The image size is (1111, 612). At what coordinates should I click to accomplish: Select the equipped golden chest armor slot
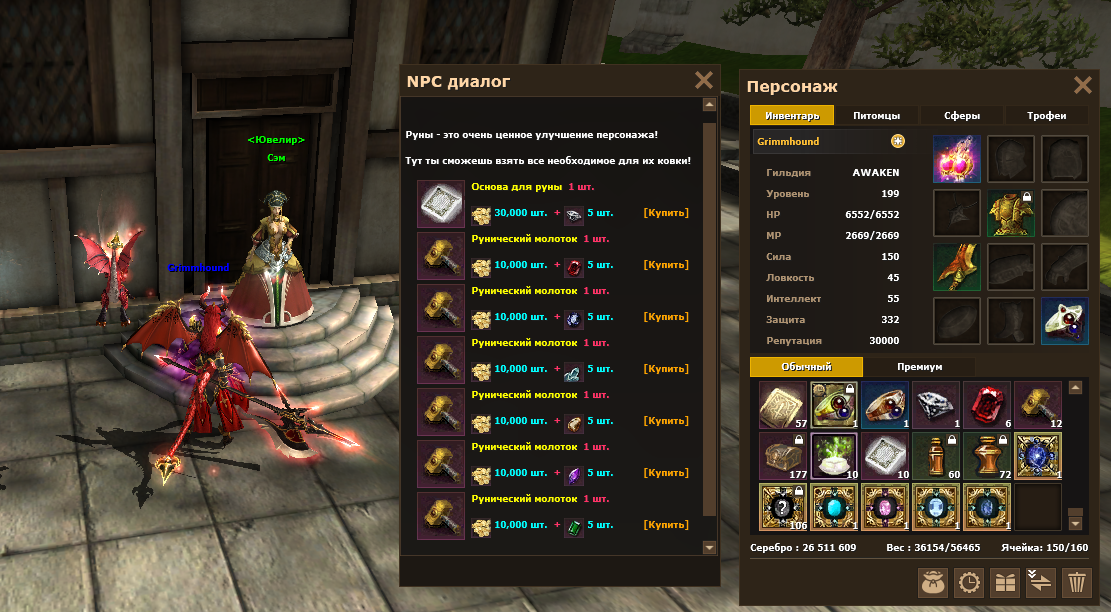[x=1011, y=212]
